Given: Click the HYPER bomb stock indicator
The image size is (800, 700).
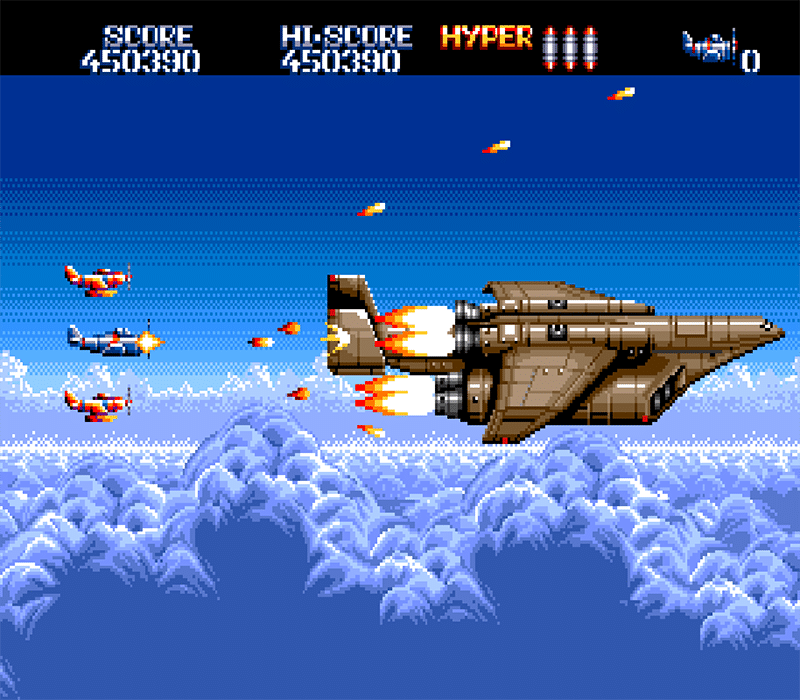Looking at the screenshot, I should click(x=570, y=45).
